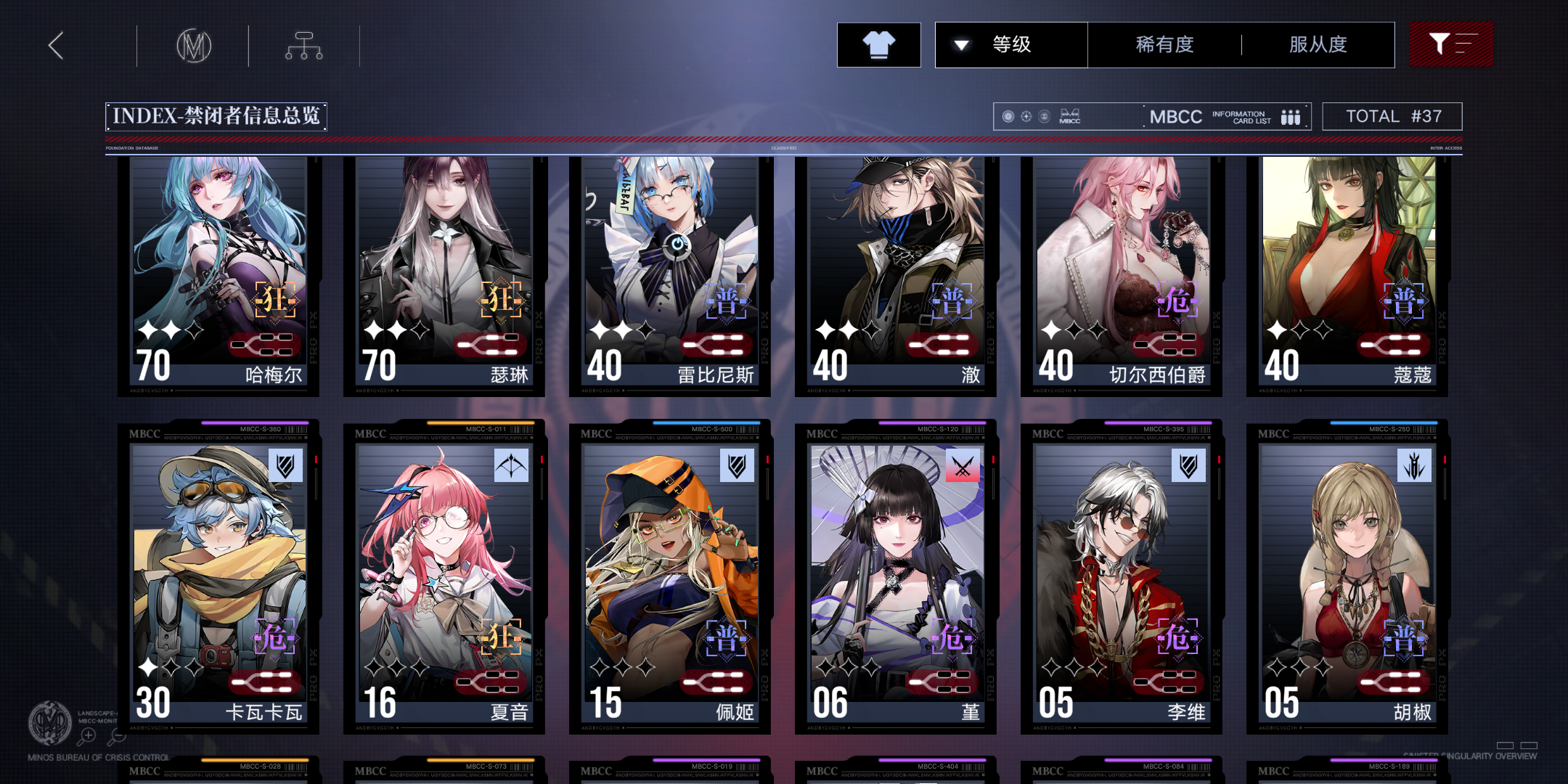
Task: Switch sorting to 稀有度
Action: 1161,44
